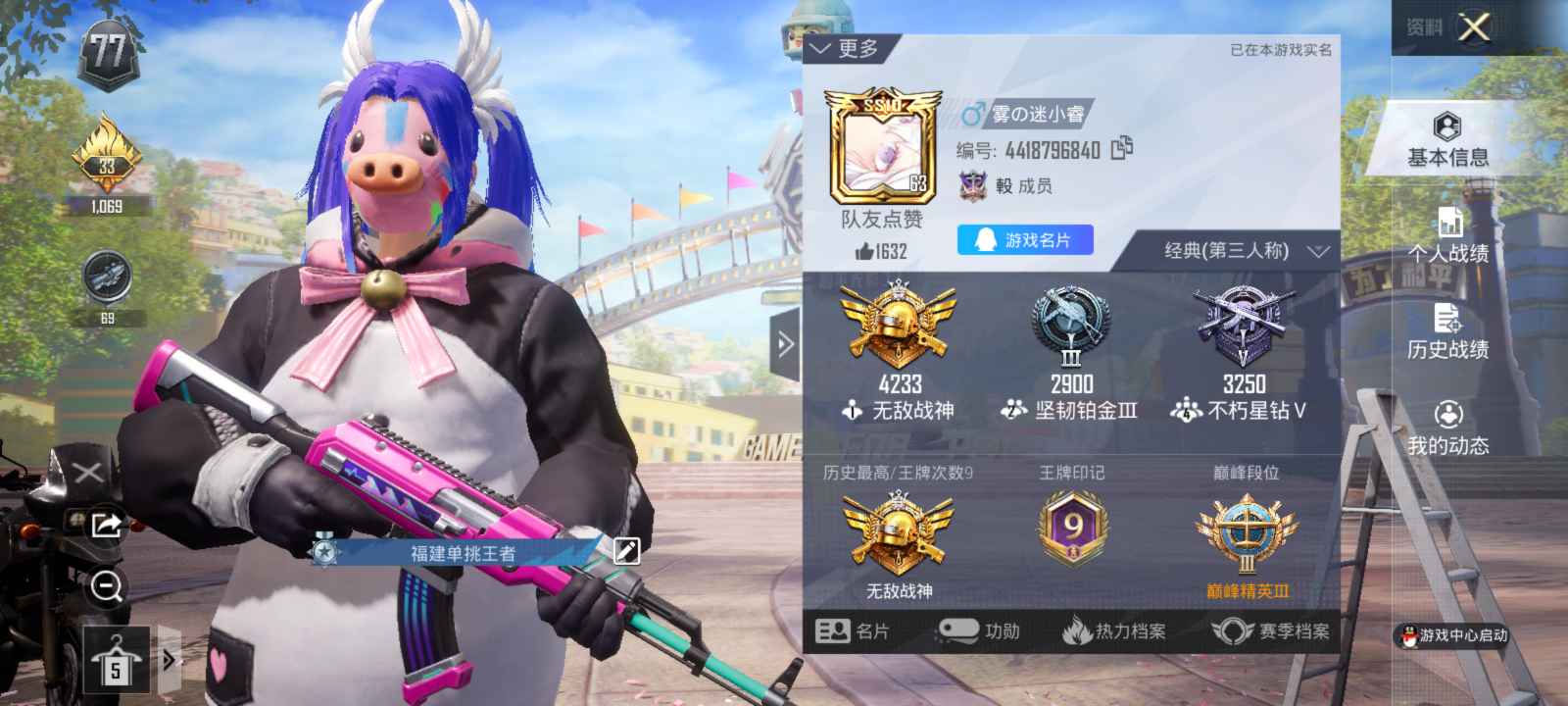The height and width of the screenshot is (706, 1568).
Task: Click the clan badge icon beside 毂 成员
Action: point(971,184)
